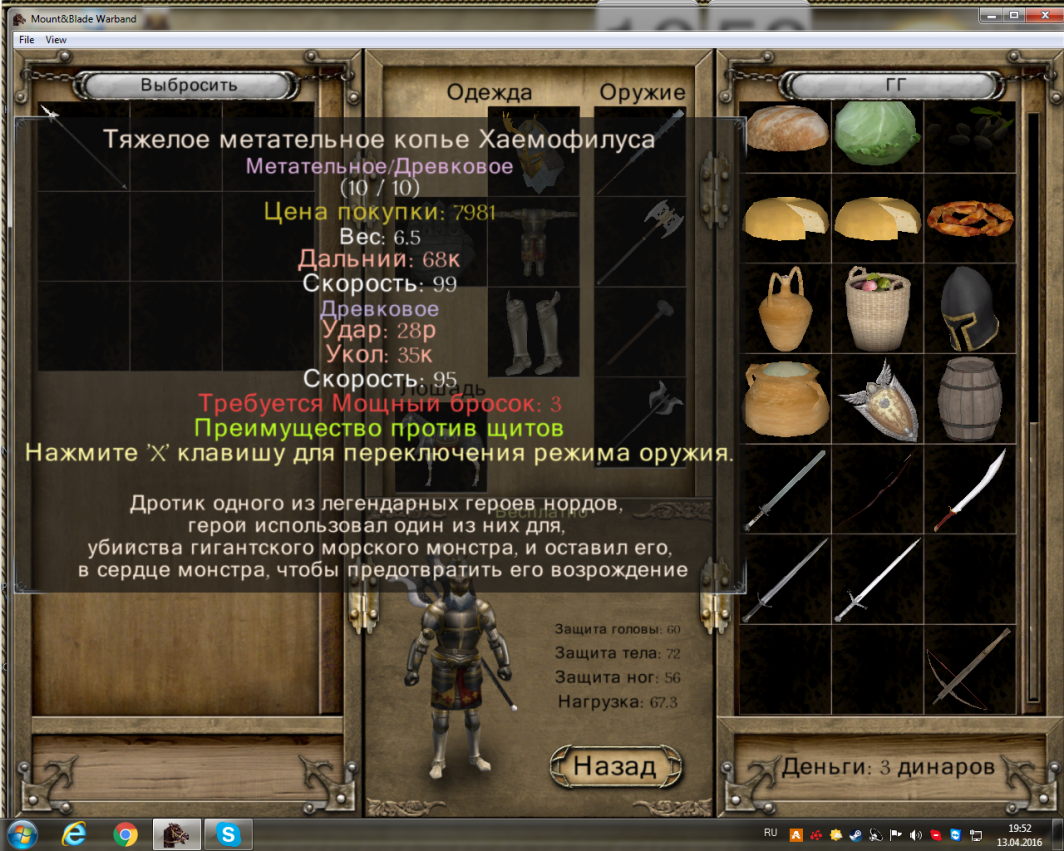The image size is (1064, 851).
Task: Click the inventory scrollbar
Action: [x=1033, y=270]
